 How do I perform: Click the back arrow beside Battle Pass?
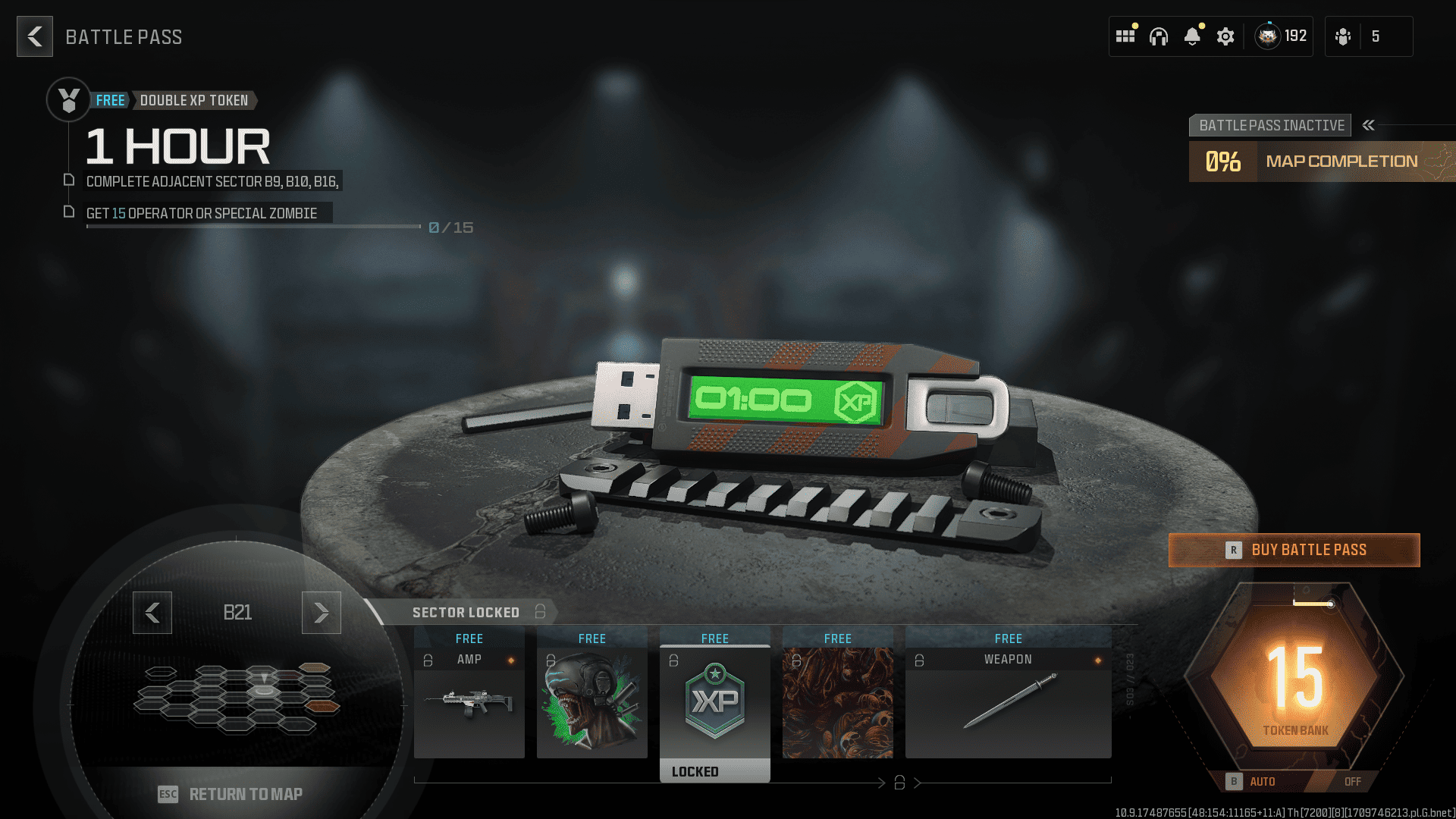point(34,36)
